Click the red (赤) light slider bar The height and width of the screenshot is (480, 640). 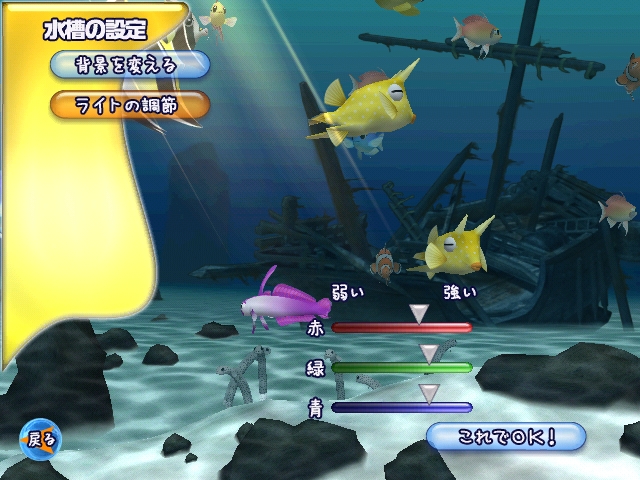click(x=401, y=327)
